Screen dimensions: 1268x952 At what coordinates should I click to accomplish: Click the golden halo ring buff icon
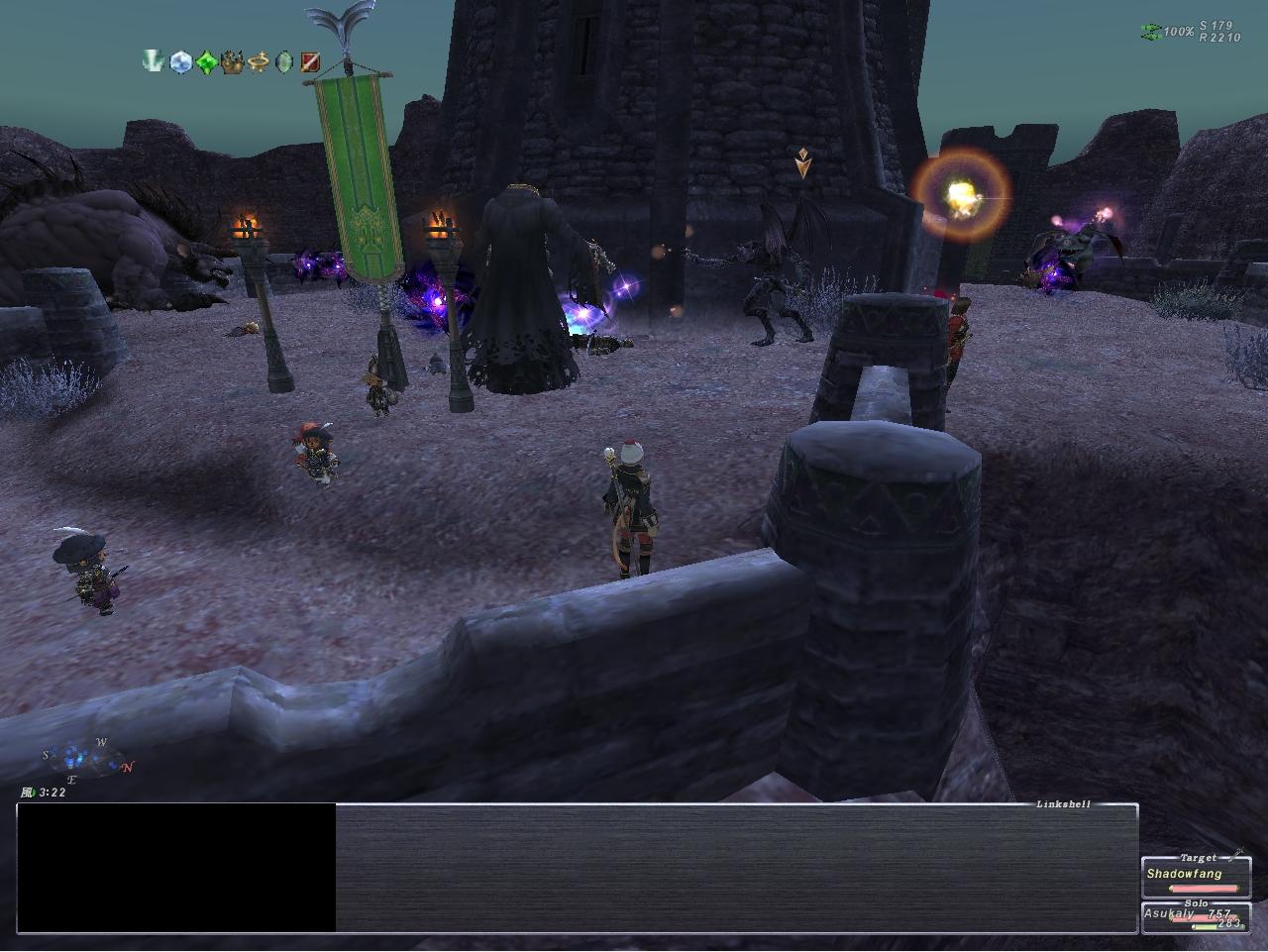point(259,61)
